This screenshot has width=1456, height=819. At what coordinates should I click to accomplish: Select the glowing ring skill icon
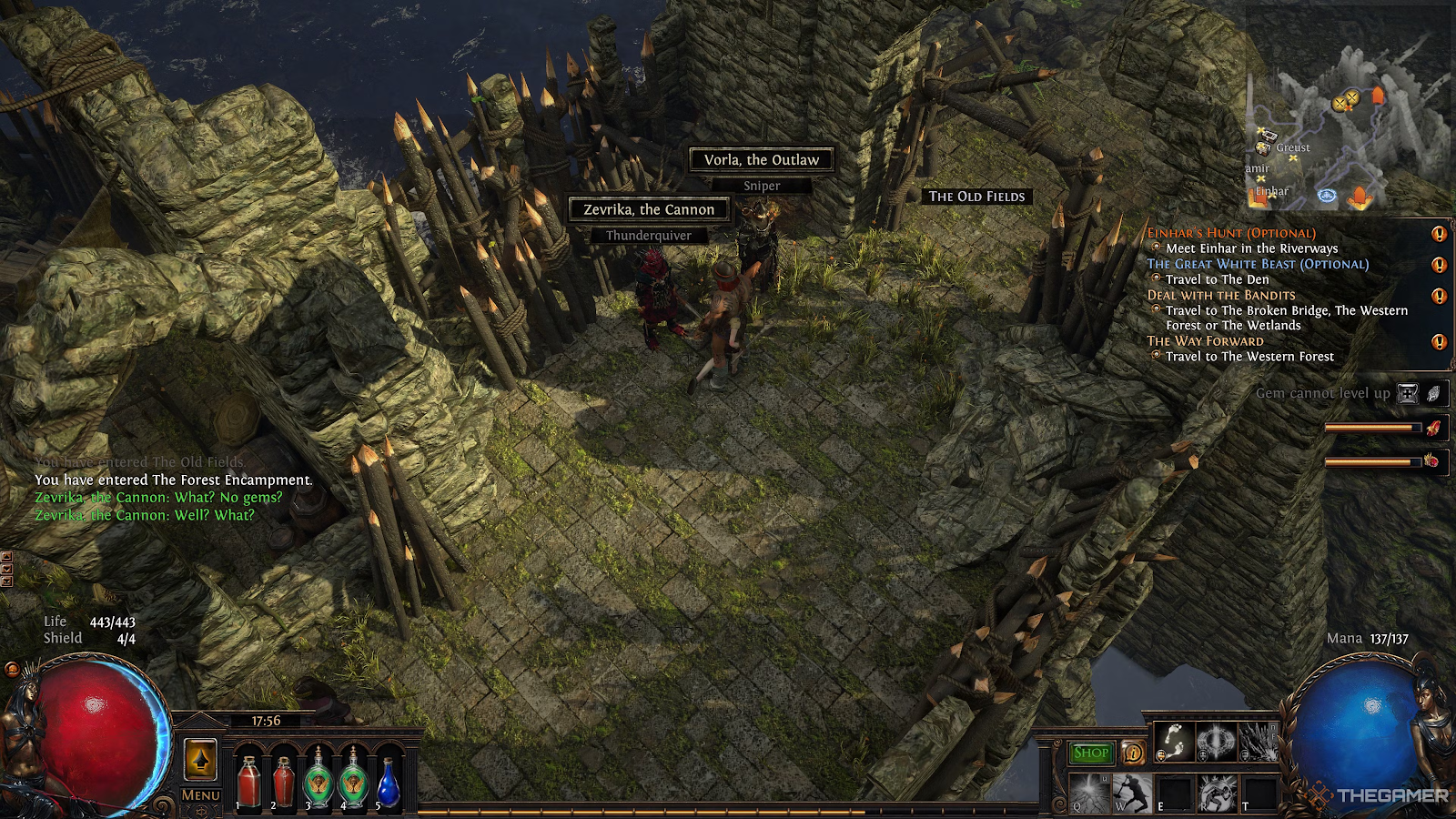coord(1216,742)
